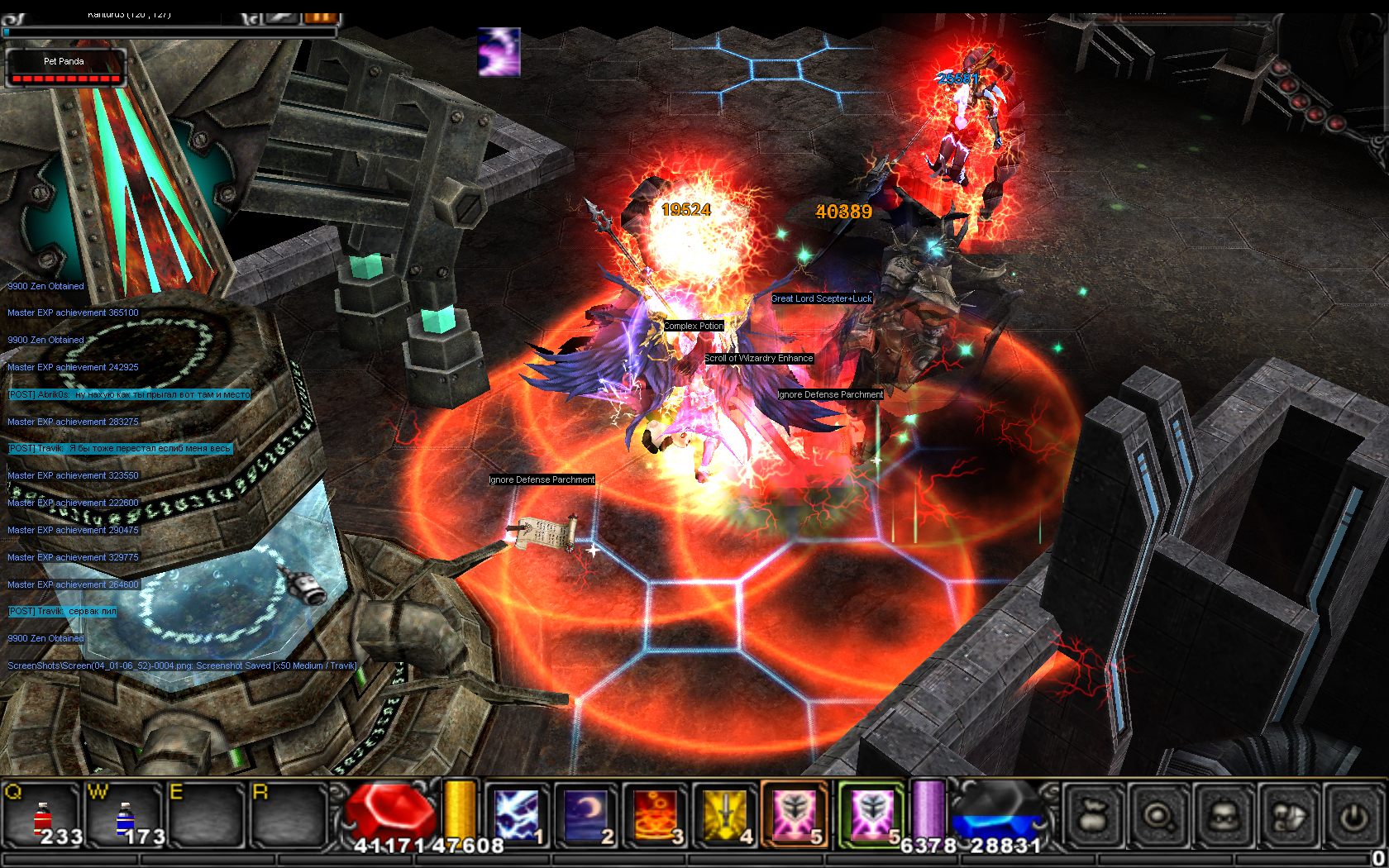Click the purple active buff icon
This screenshot has height=868, width=1389.
499,52
